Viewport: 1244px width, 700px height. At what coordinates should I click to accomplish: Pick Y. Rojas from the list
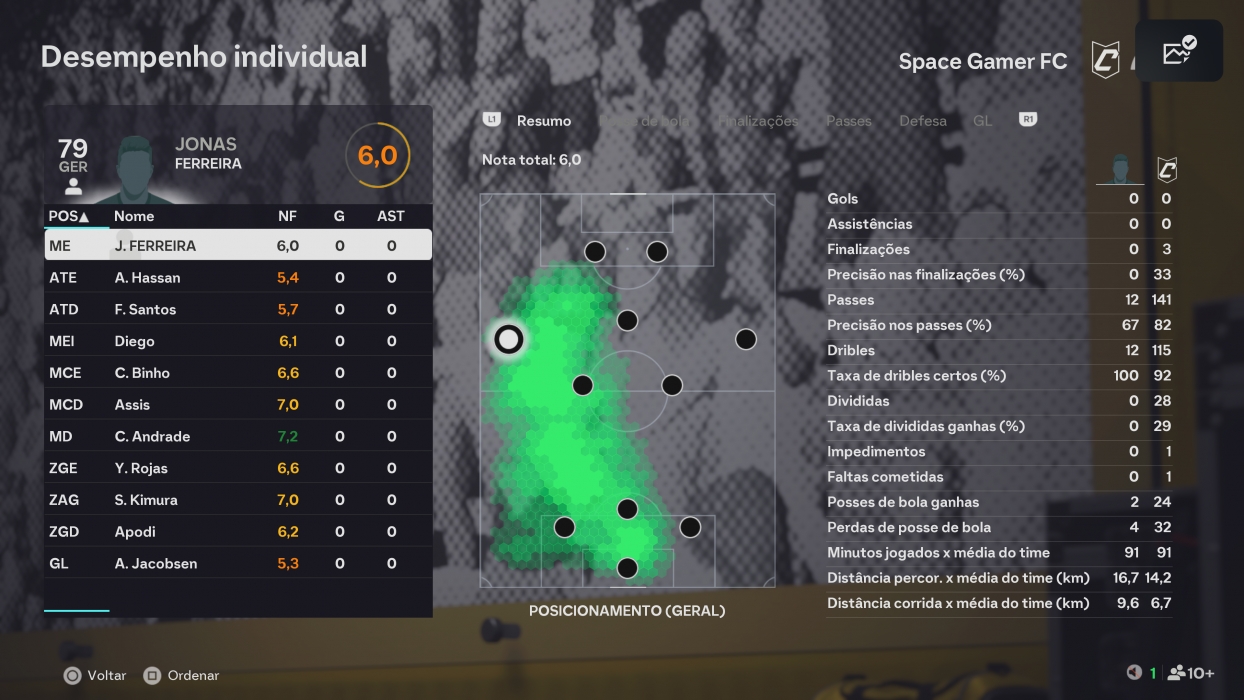point(238,469)
